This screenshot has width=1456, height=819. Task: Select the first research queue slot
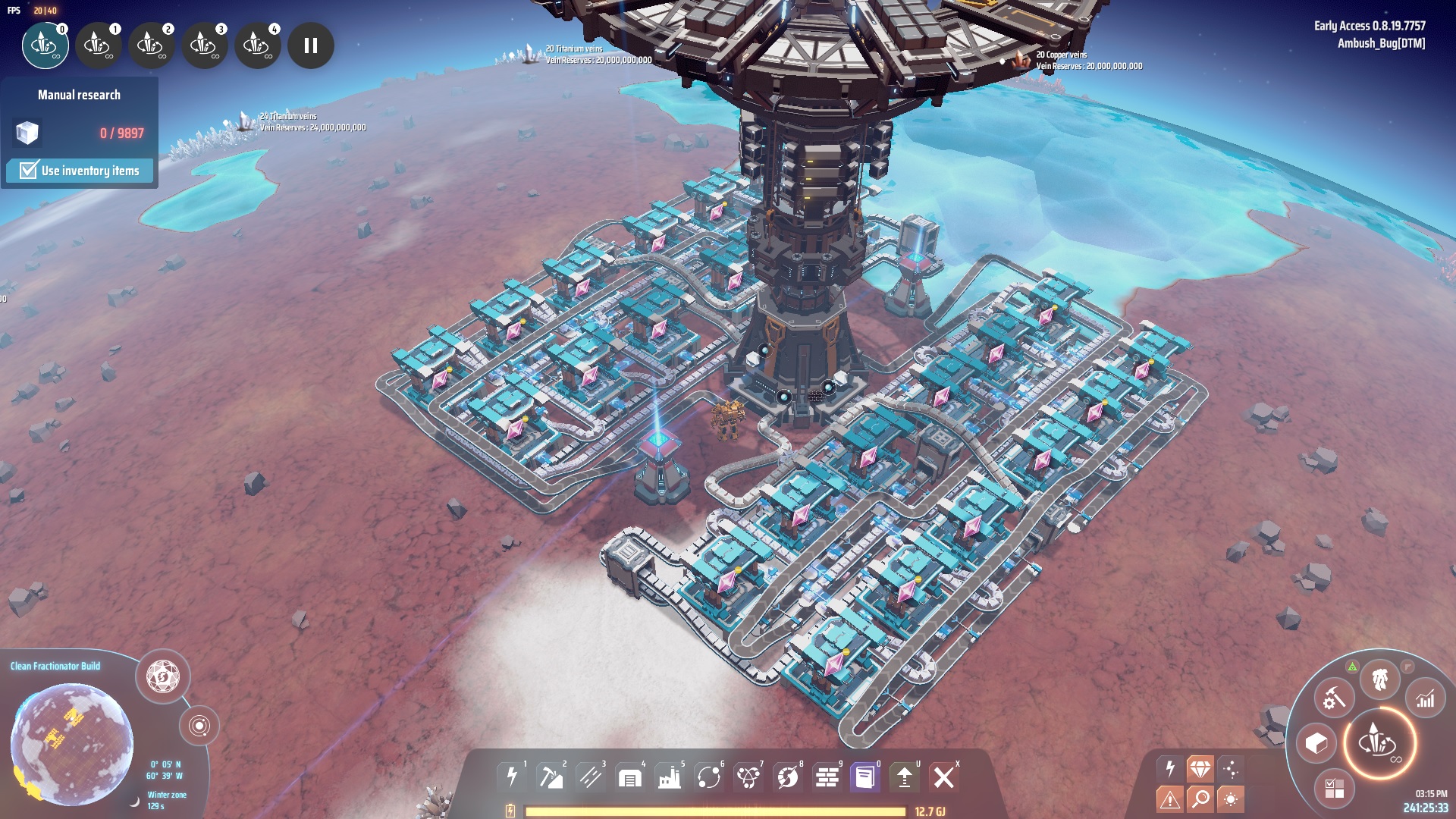[x=45, y=45]
